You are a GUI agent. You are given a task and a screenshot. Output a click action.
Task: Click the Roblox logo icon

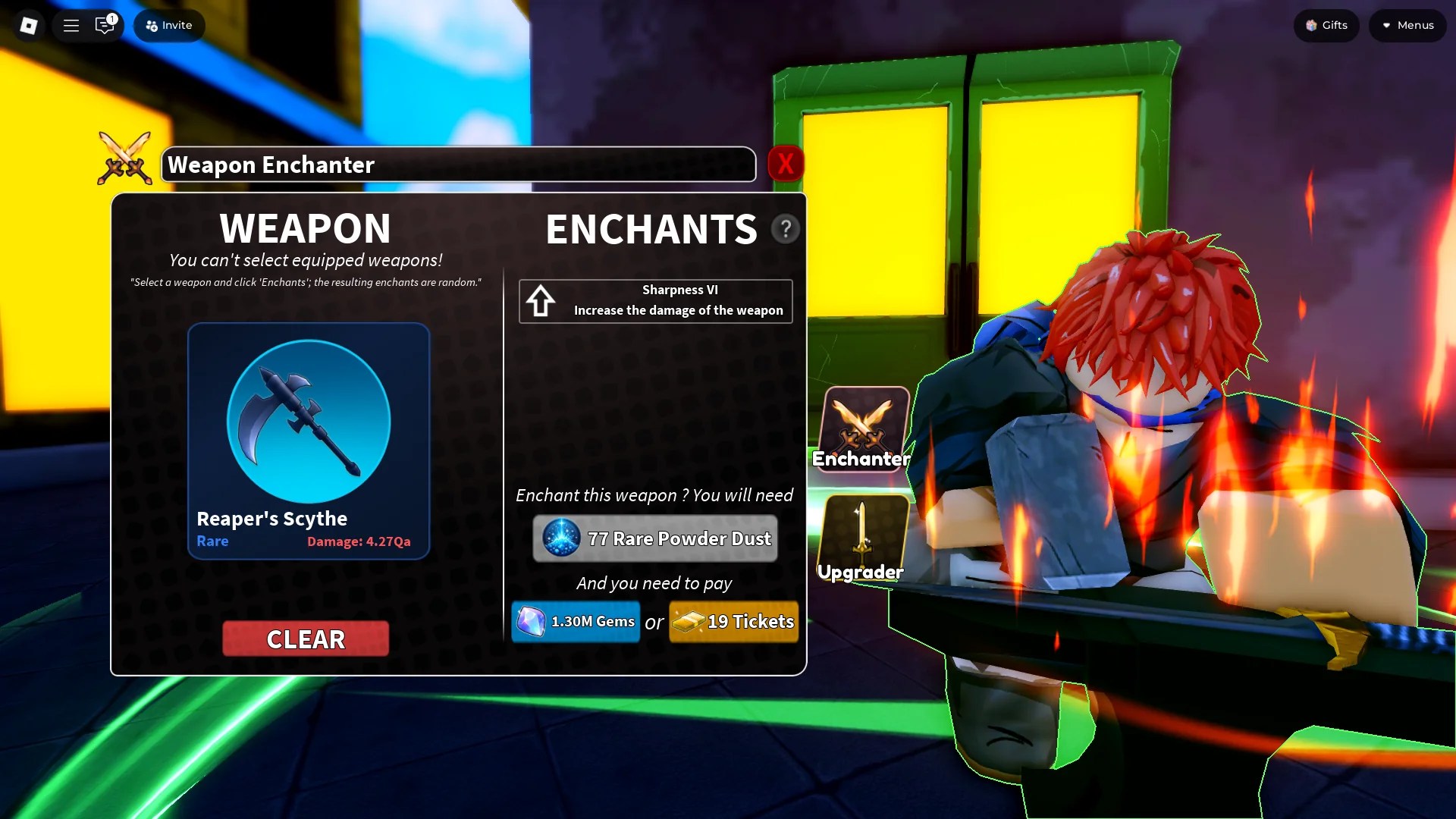pyautogui.click(x=28, y=25)
